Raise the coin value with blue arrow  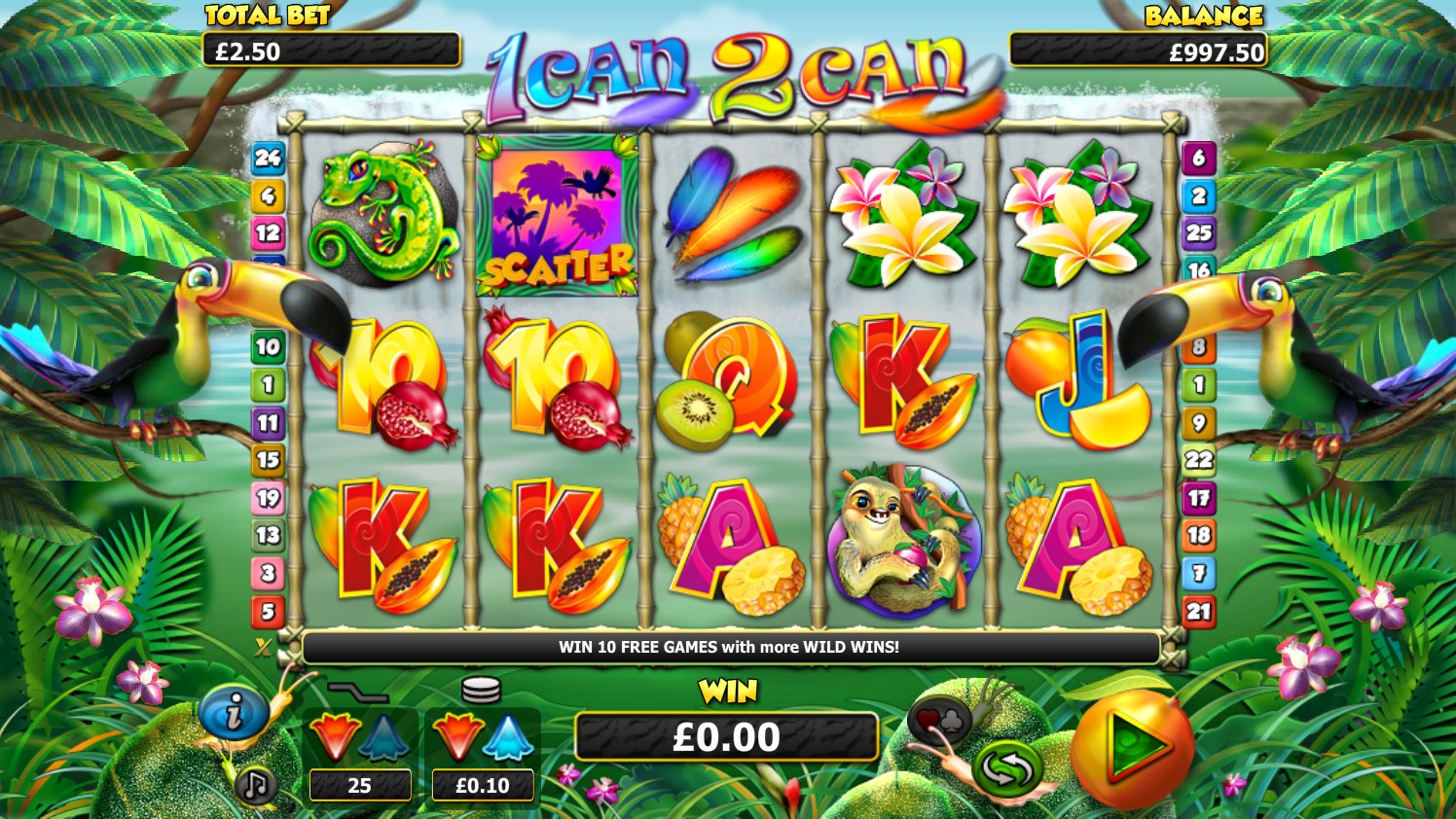pyautogui.click(x=507, y=738)
